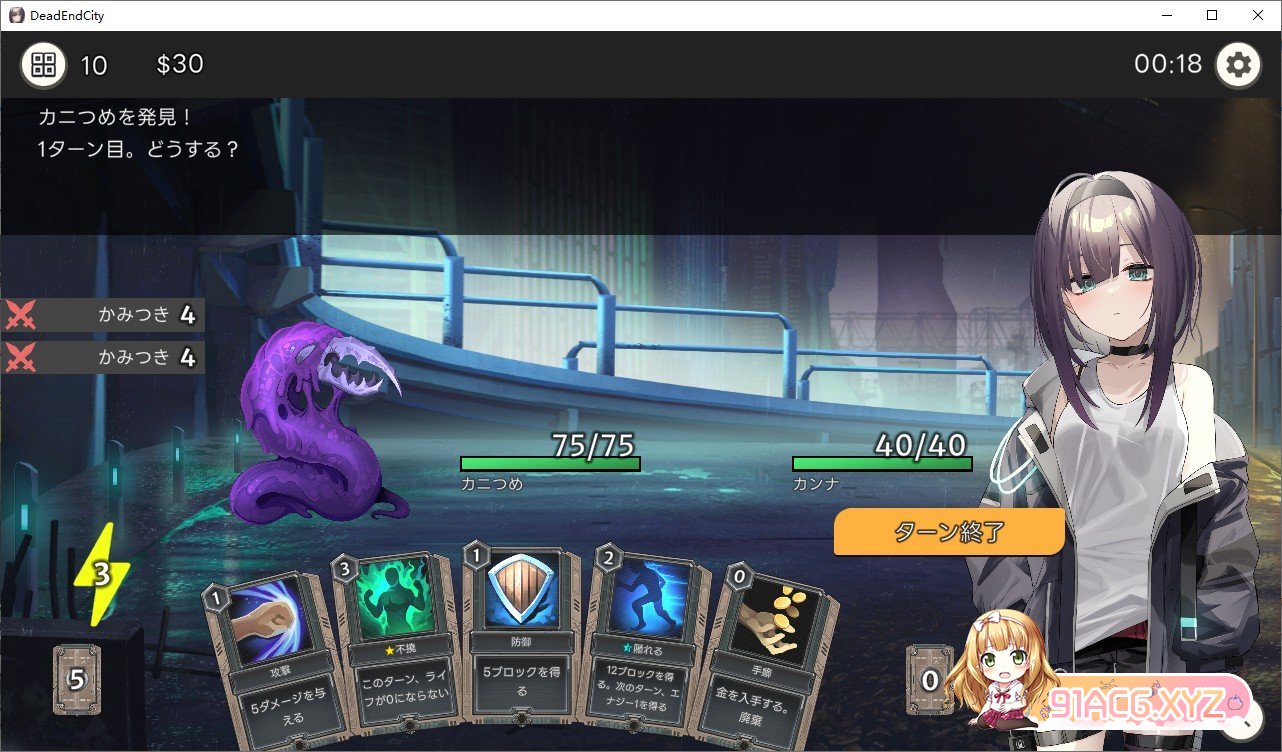
Task: Maximize the game window
Action: tap(1212, 15)
